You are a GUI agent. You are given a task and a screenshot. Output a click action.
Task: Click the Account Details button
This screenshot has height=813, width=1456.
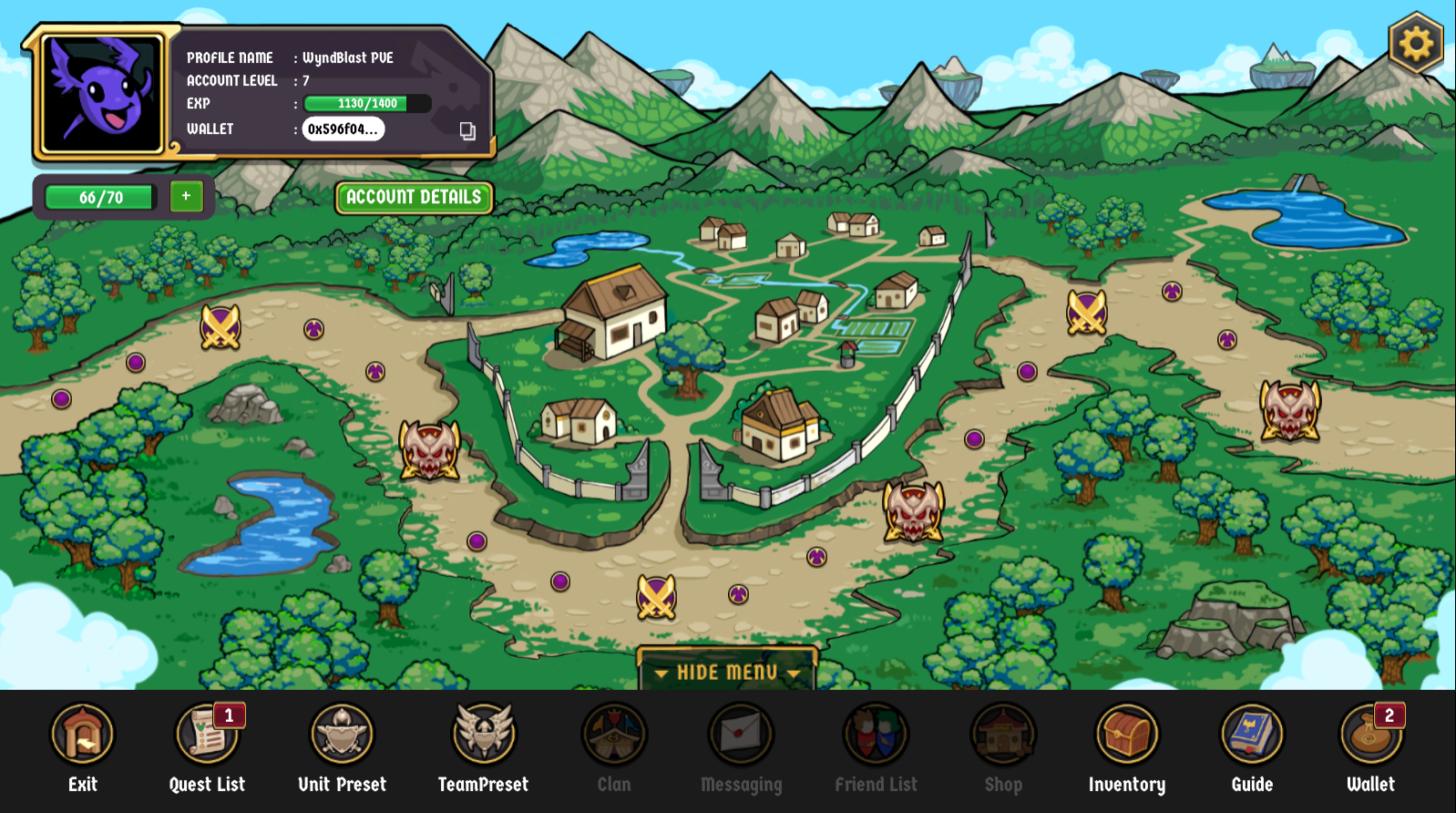tap(414, 197)
